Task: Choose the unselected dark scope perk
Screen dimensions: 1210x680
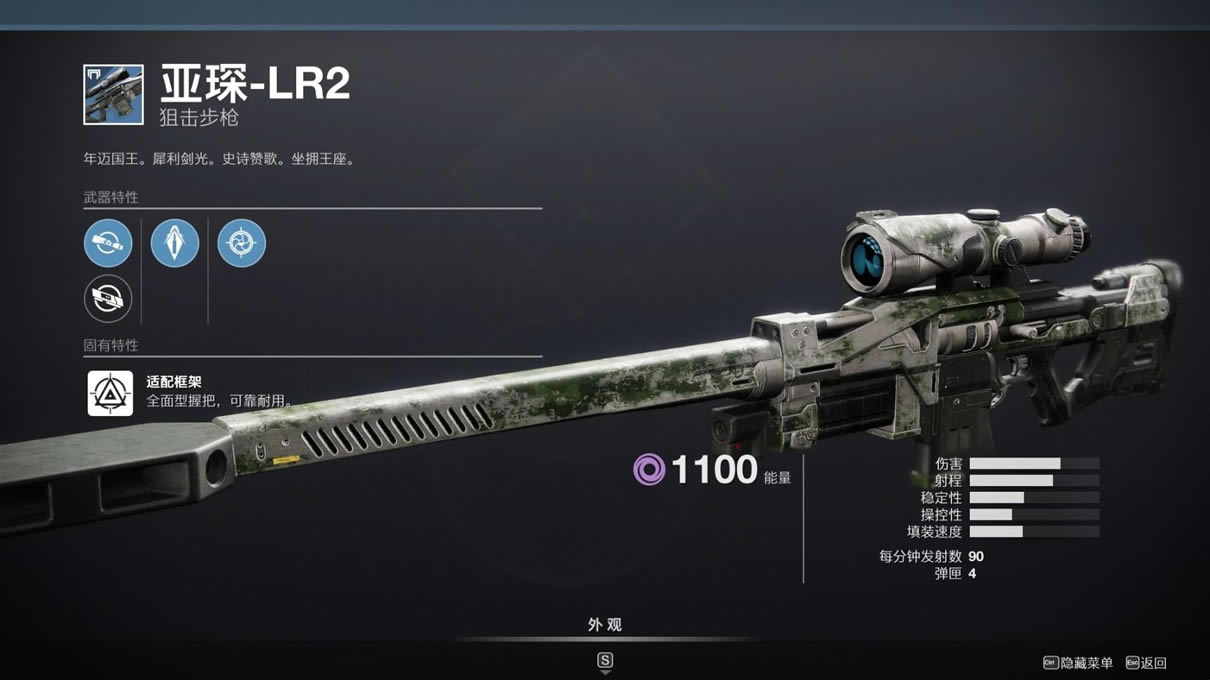Action: point(108,298)
